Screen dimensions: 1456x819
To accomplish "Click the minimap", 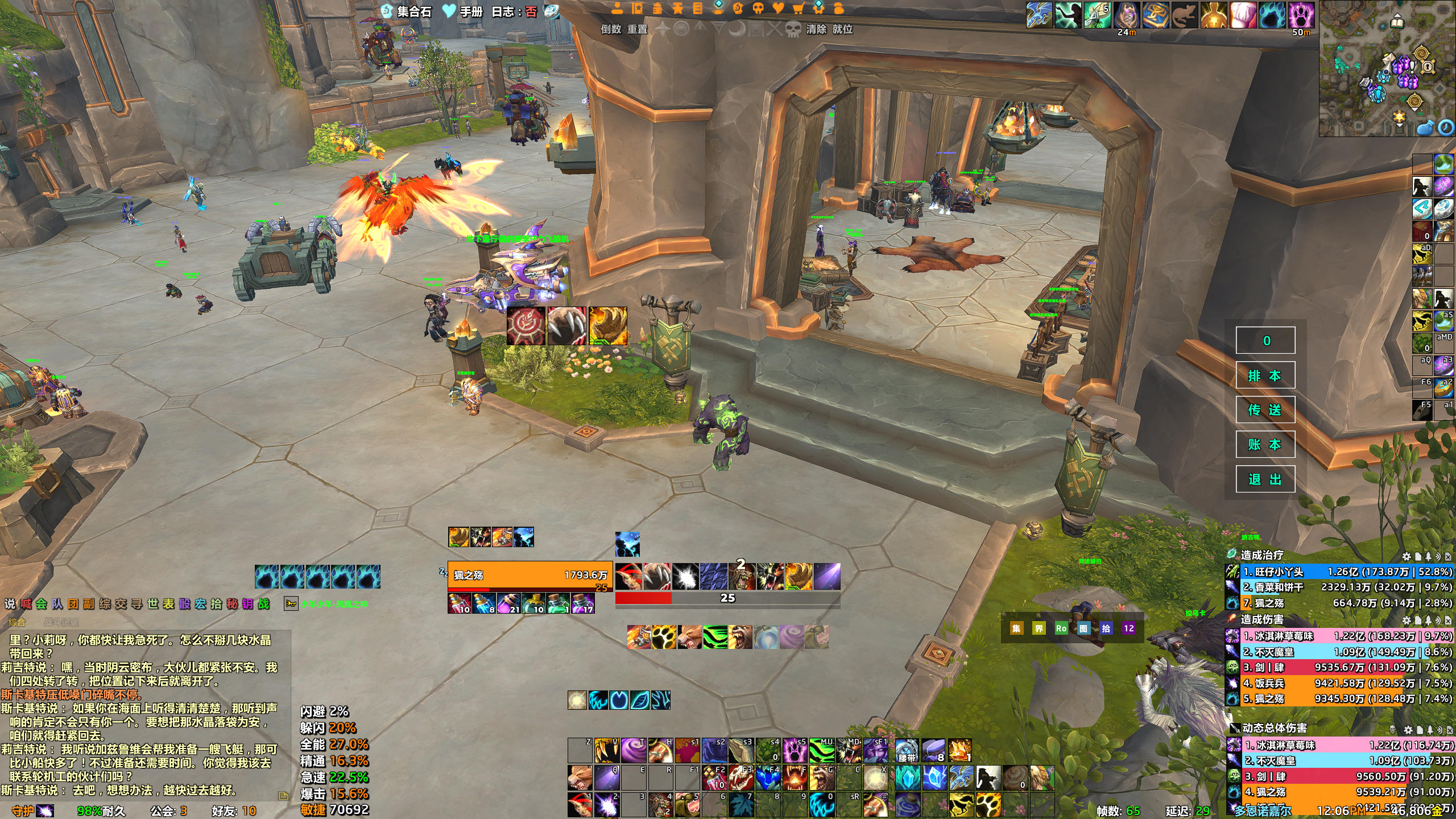I will click(x=1387, y=68).
